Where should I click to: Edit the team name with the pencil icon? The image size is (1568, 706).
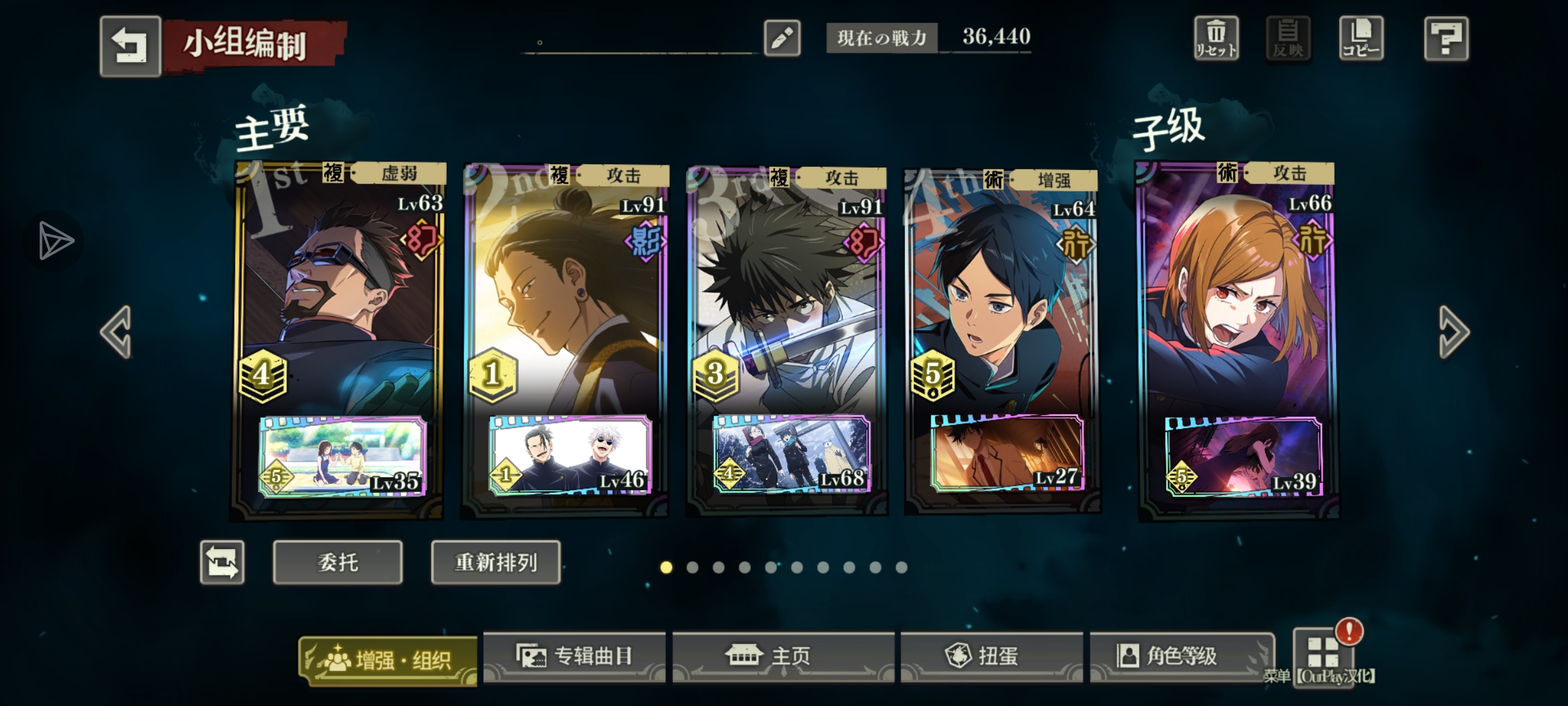(x=782, y=38)
